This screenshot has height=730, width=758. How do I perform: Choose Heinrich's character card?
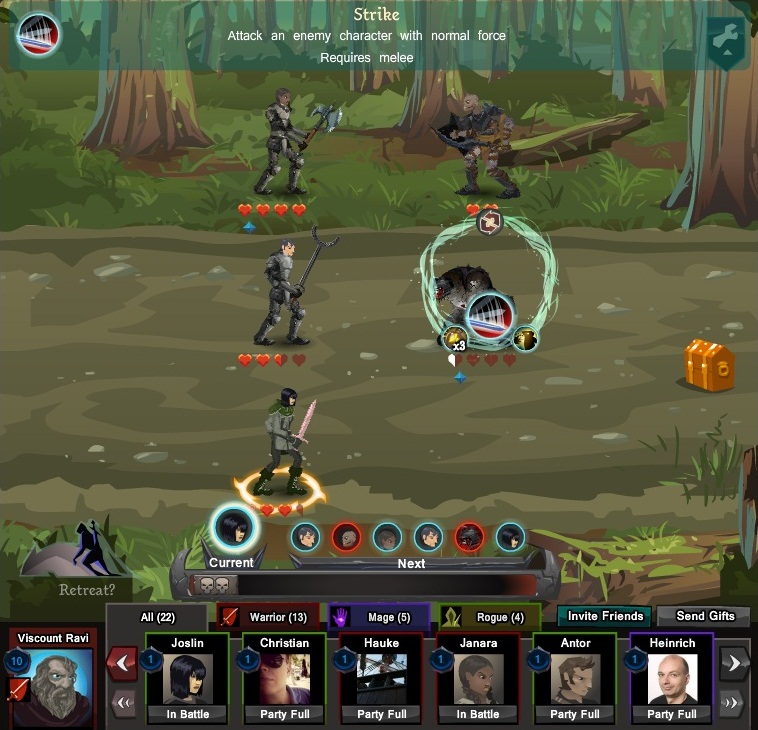click(x=672, y=678)
